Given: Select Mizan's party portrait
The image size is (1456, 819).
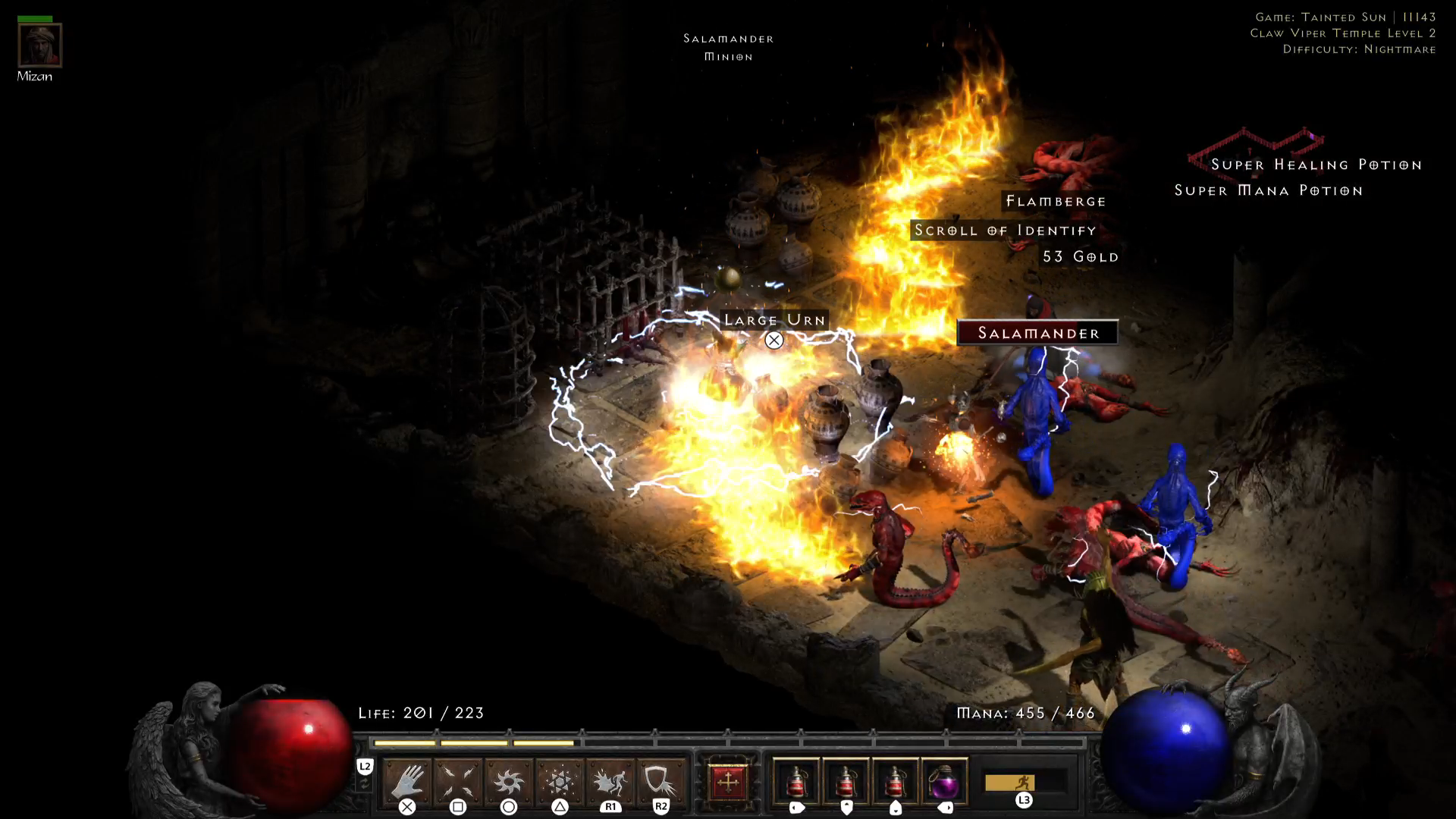Looking at the screenshot, I should (39, 45).
